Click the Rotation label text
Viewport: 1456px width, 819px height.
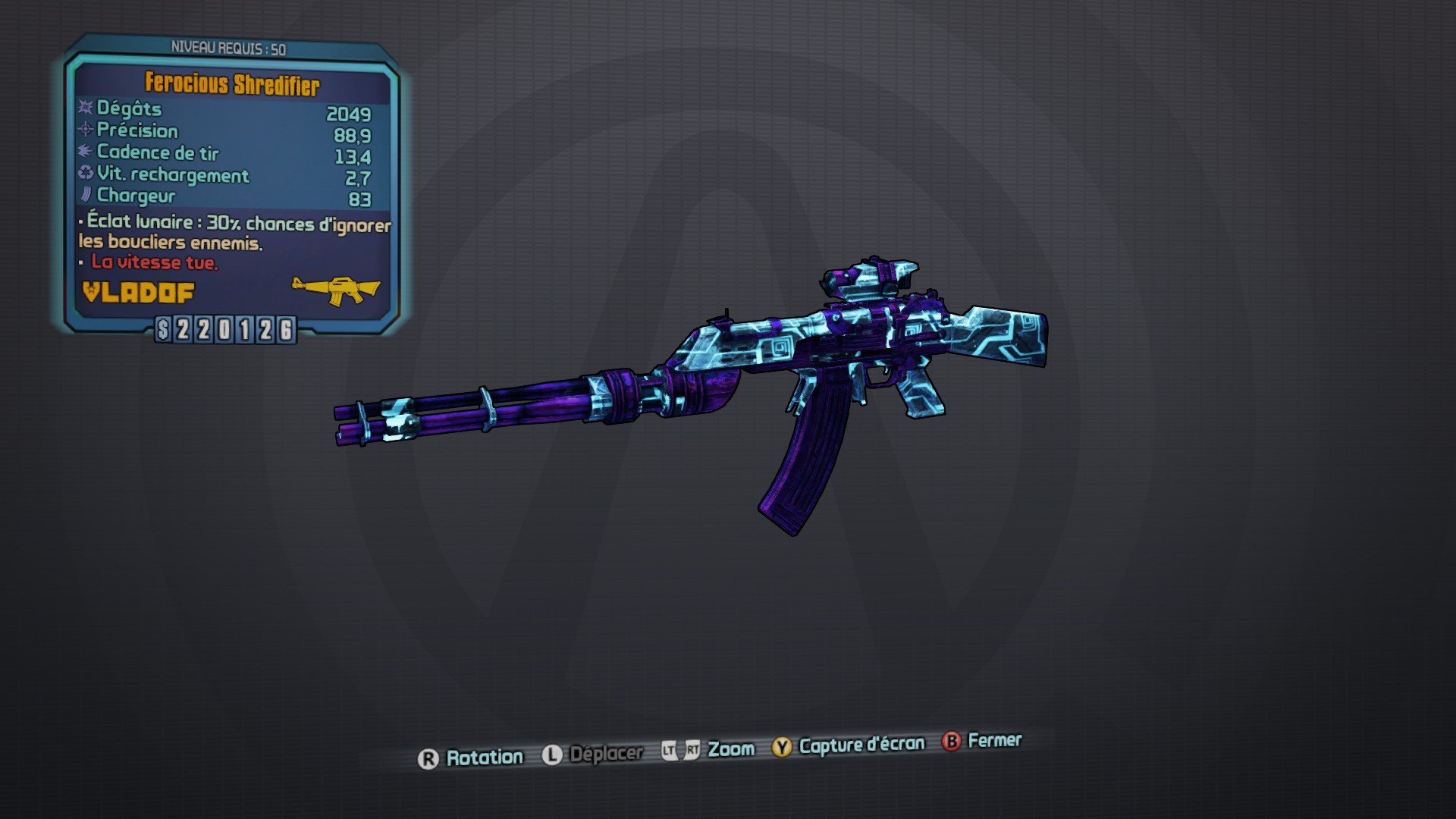point(485,756)
